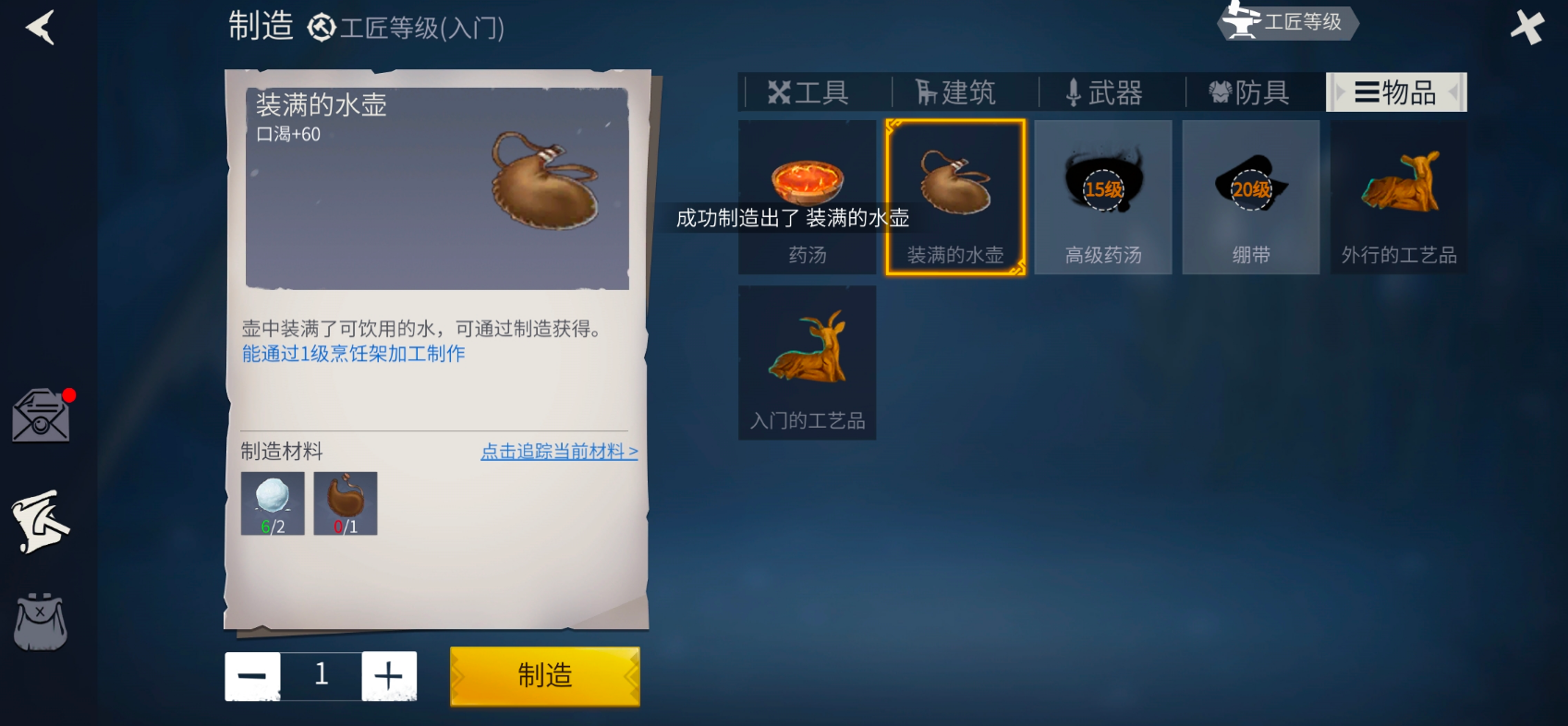Increase craft quantity with the plus button
1568x726 pixels.
tap(389, 675)
